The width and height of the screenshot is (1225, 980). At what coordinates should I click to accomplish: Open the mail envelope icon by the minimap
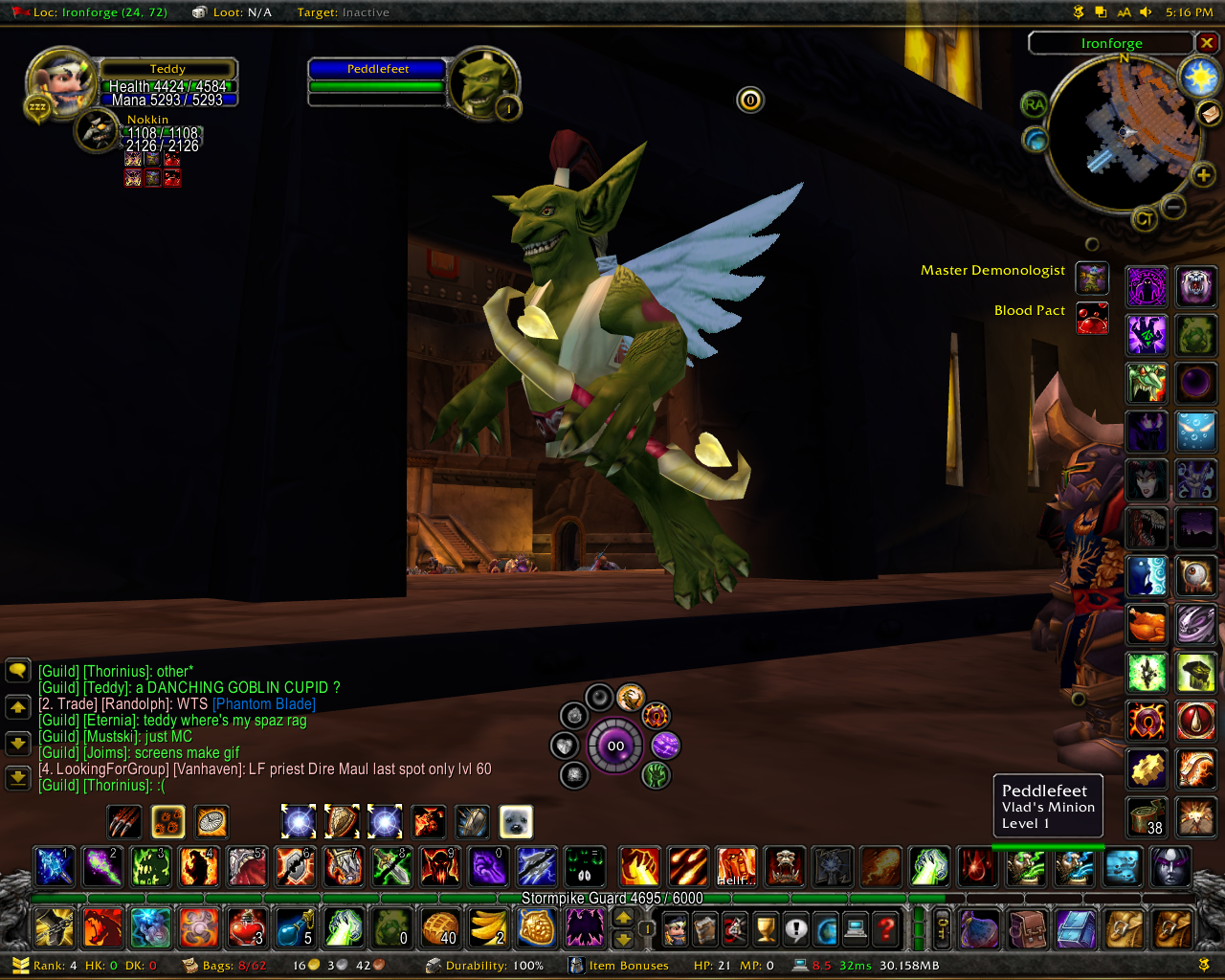1210,114
